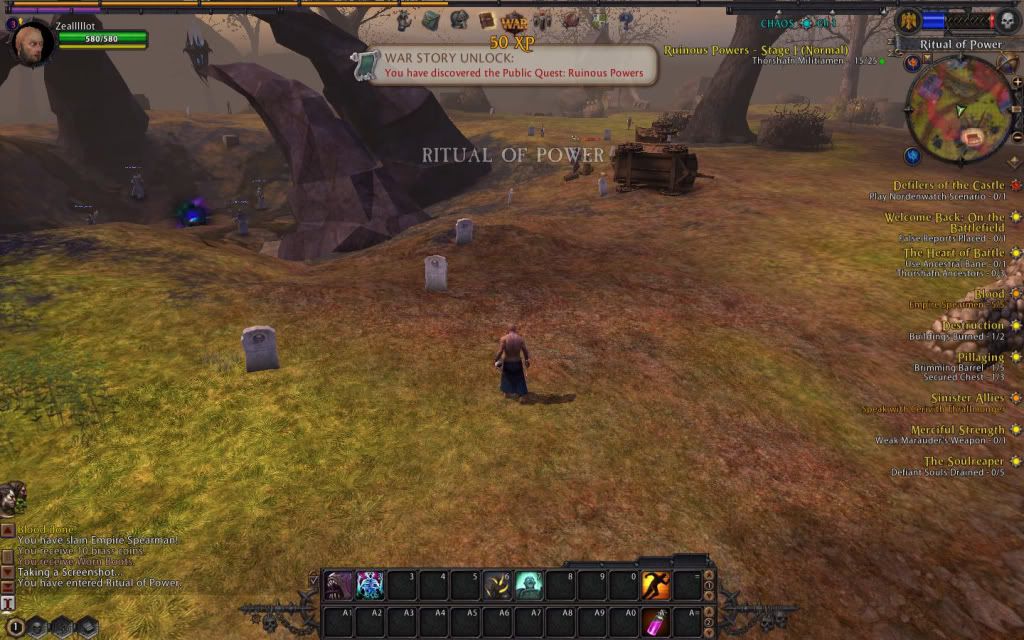1024x640 pixels.
Task: Activate the running man flee ability
Action: 656,585
